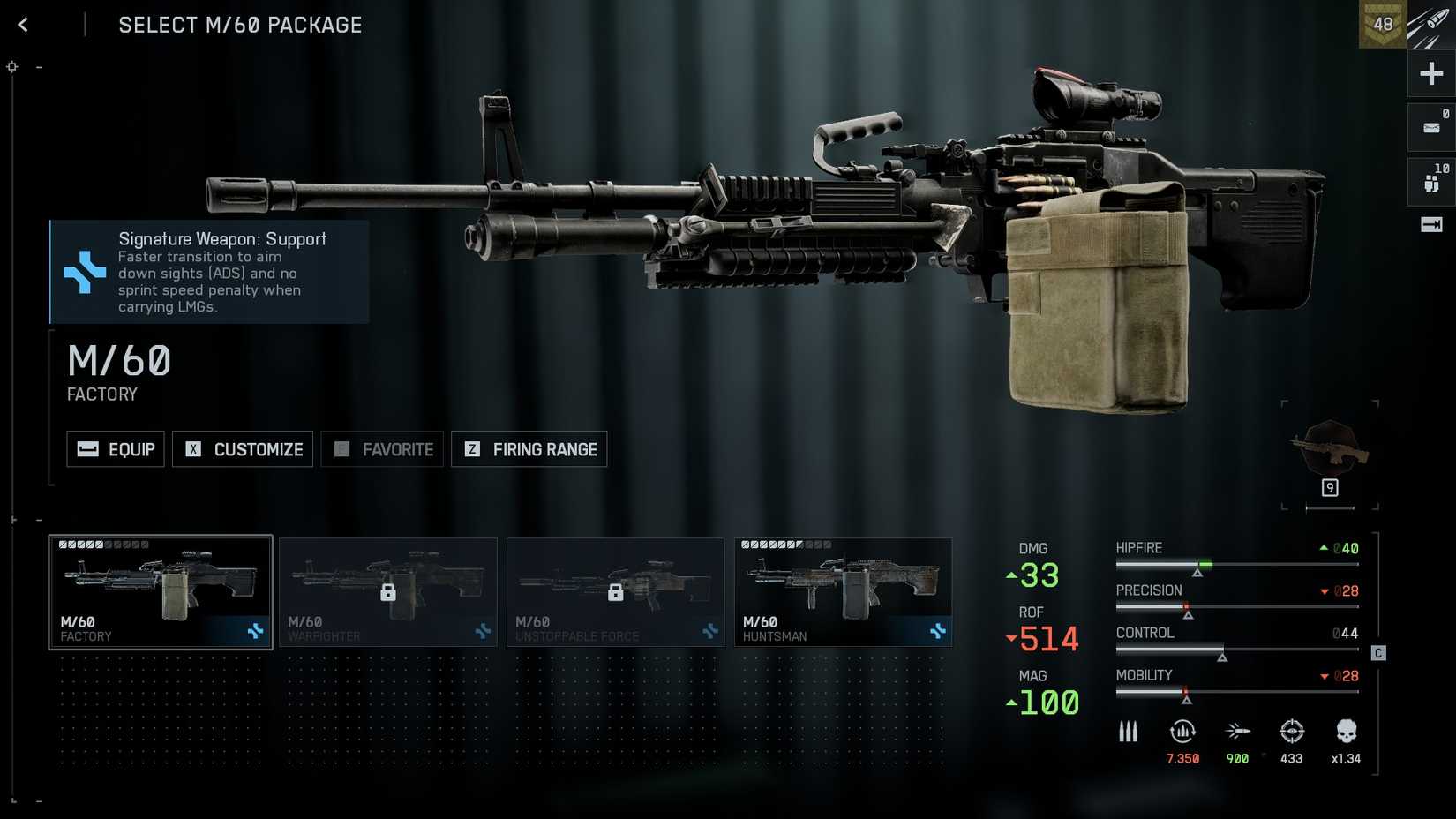Open the Signature Weapon Support info panel
The height and width of the screenshot is (819, 1456).
tap(209, 272)
